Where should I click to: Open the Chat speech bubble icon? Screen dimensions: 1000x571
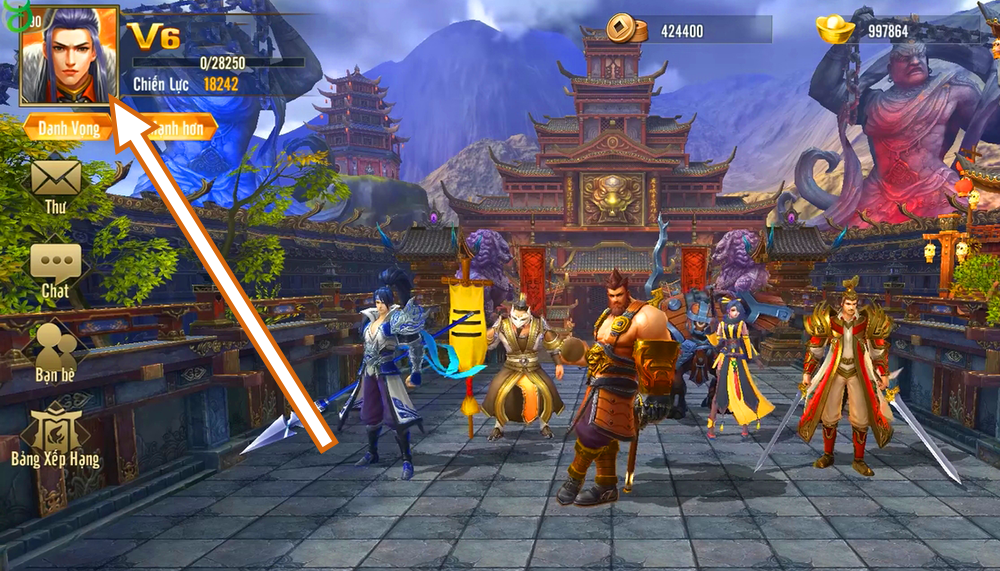pyautogui.click(x=55, y=264)
